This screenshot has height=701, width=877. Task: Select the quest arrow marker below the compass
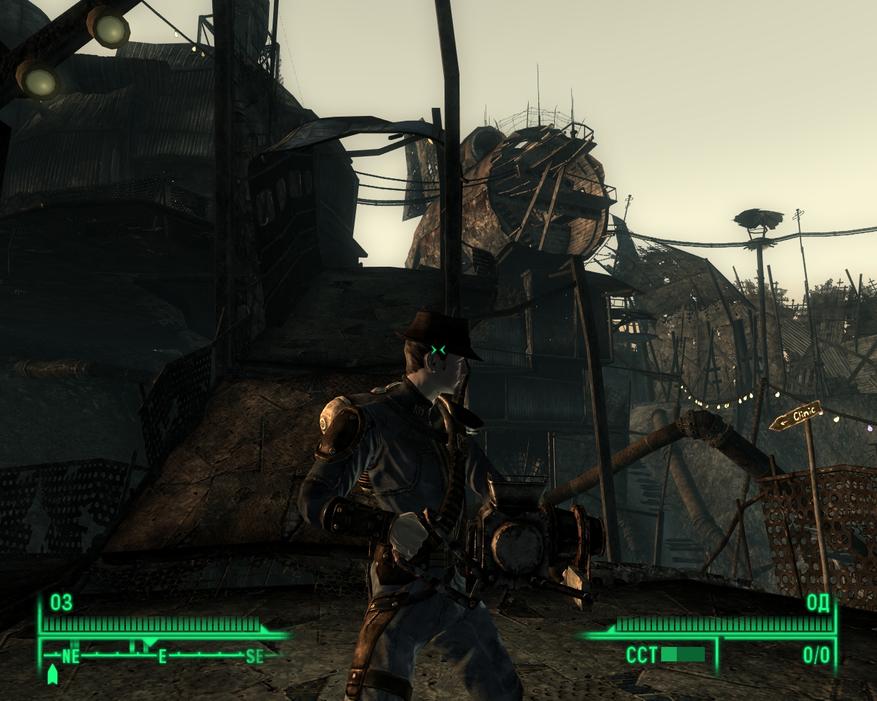click(53, 676)
